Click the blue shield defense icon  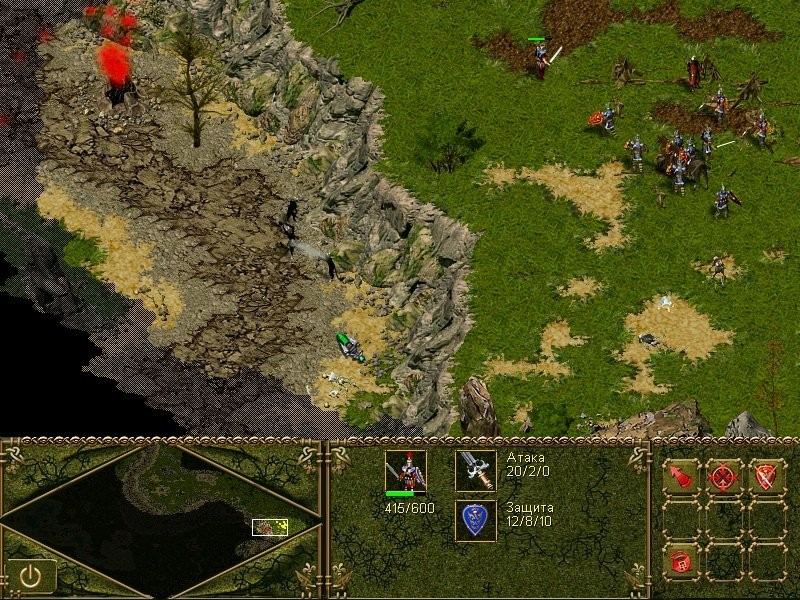[x=475, y=520]
